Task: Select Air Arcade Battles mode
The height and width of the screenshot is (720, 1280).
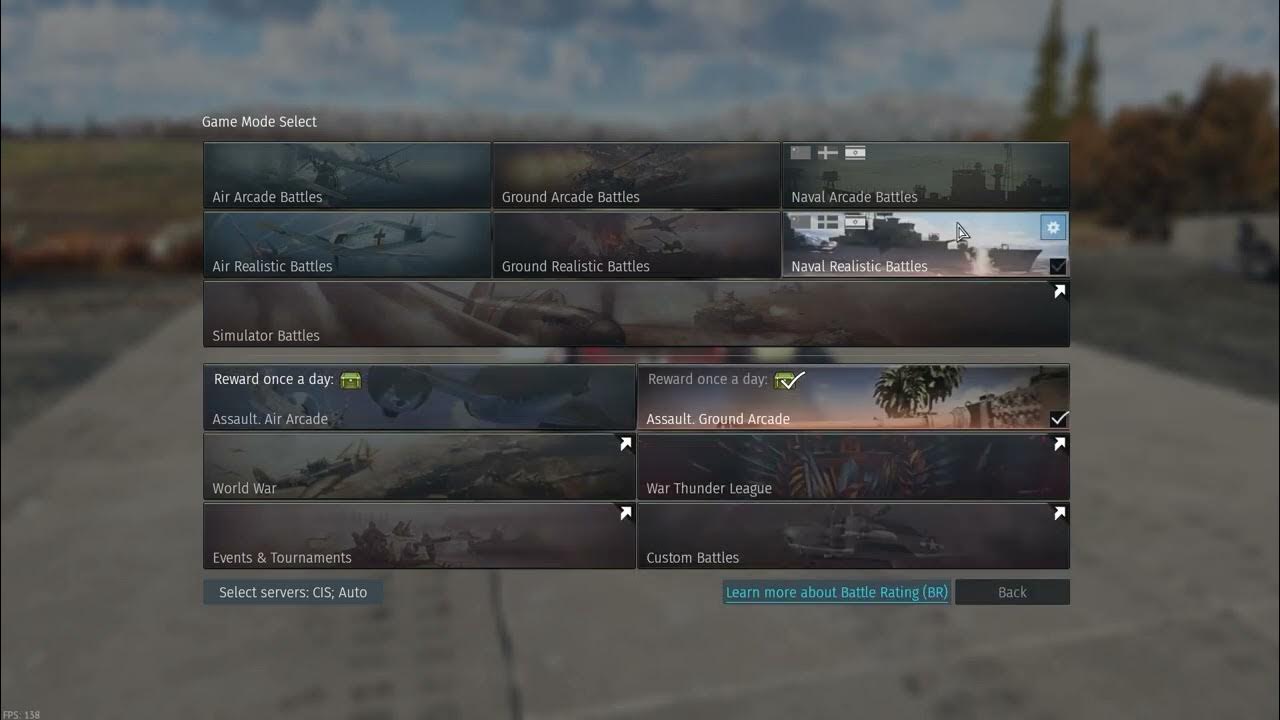Action: click(346, 175)
